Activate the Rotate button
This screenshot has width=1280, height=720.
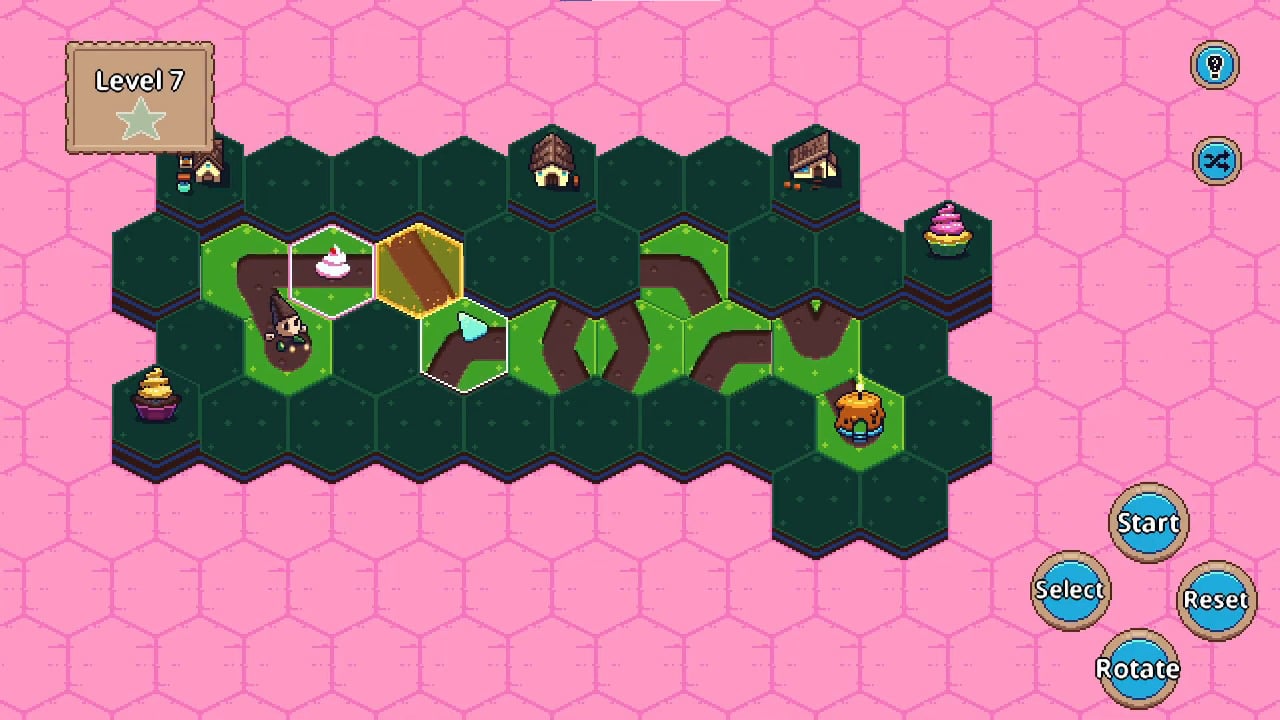pyautogui.click(x=1137, y=668)
